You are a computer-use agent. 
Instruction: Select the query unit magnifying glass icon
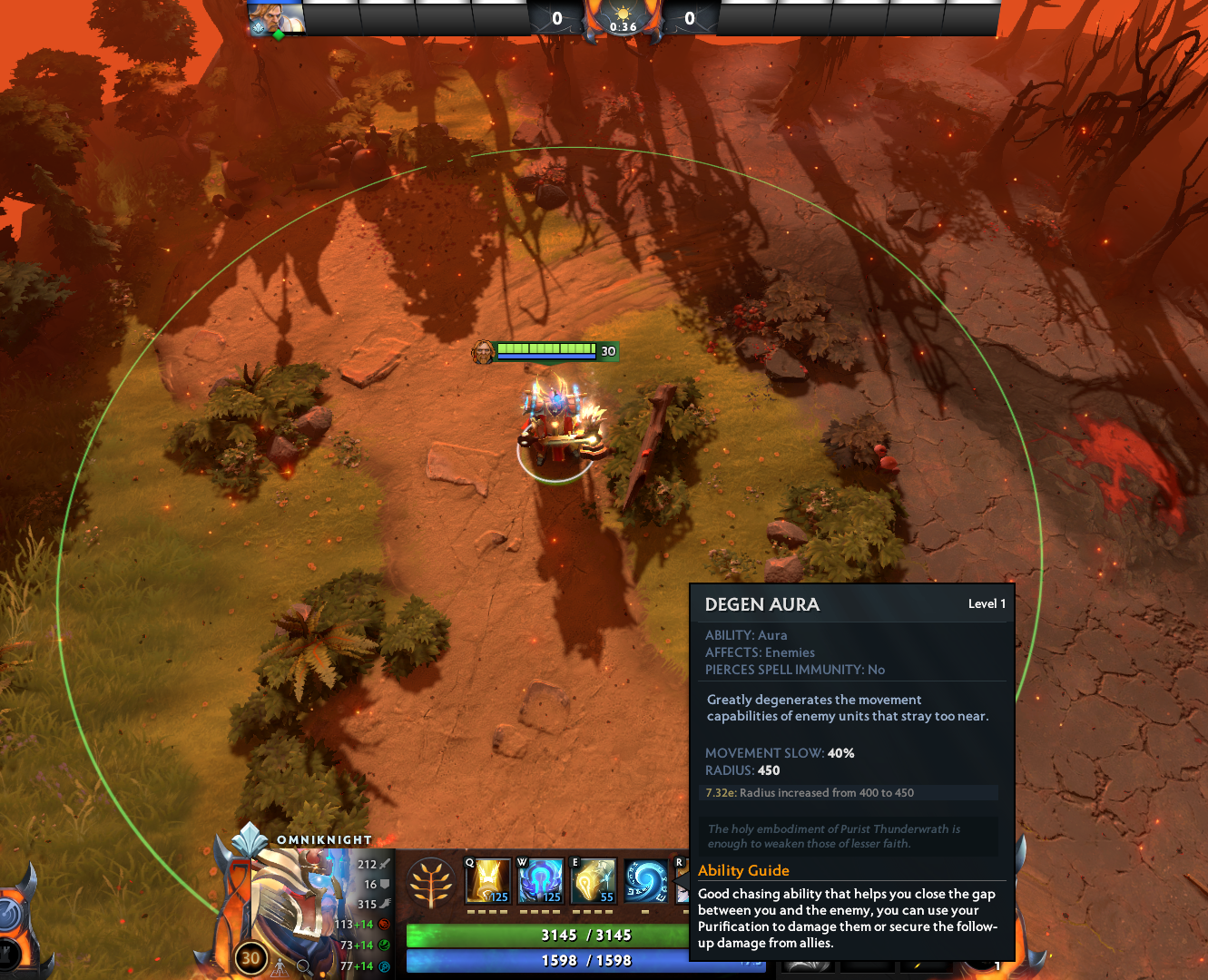click(x=303, y=965)
